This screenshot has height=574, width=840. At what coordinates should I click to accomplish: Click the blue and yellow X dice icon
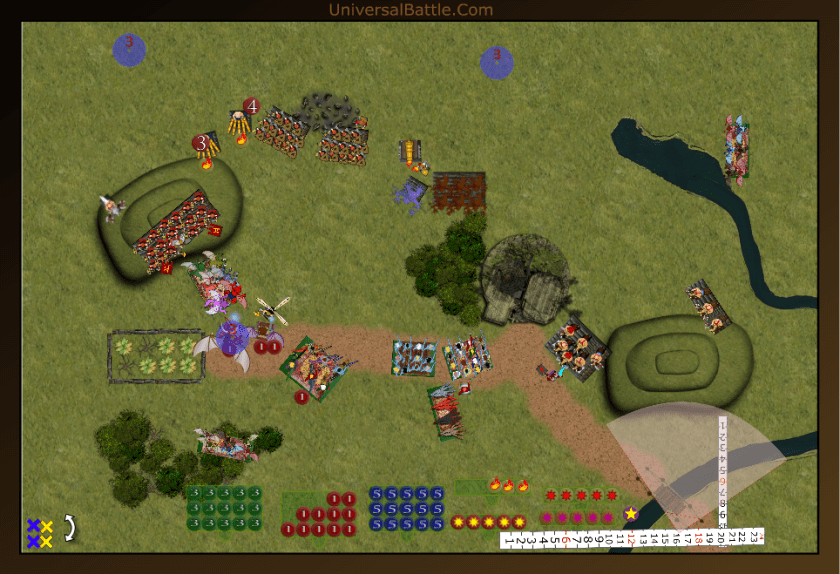pyautogui.click(x=40, y=533)
